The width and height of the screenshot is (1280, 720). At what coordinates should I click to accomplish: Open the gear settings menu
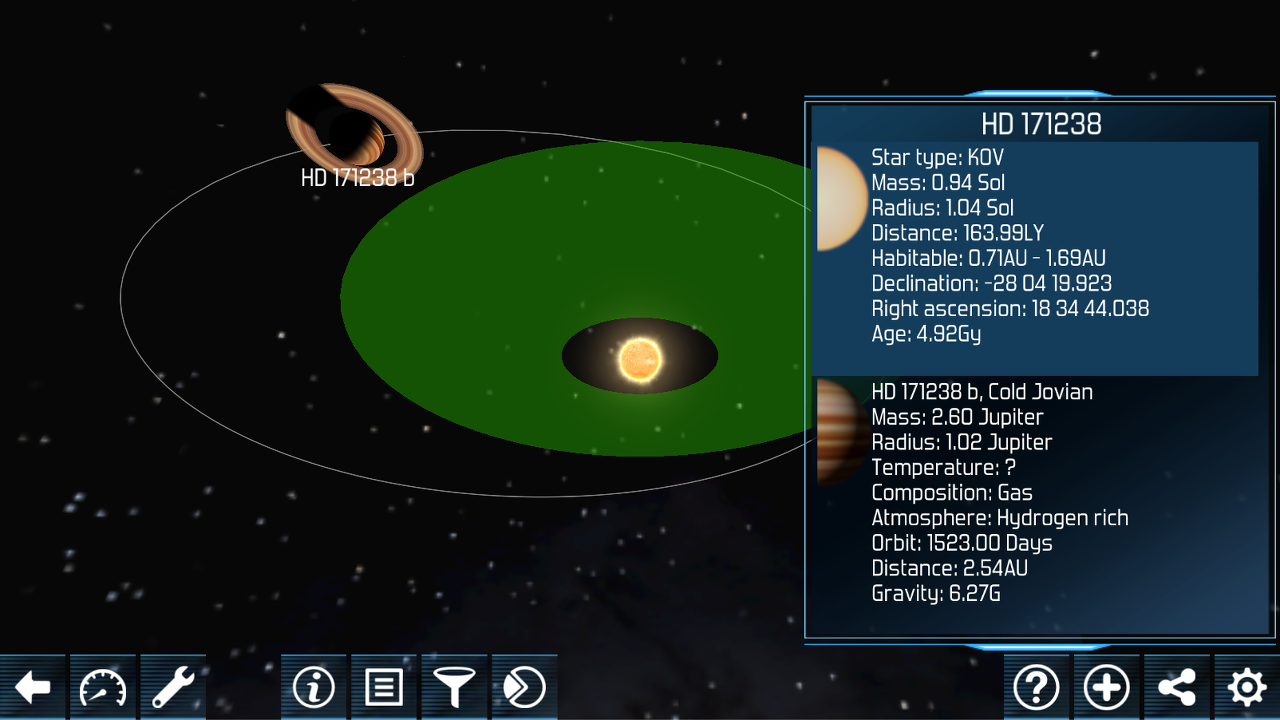pos(1247,688)
